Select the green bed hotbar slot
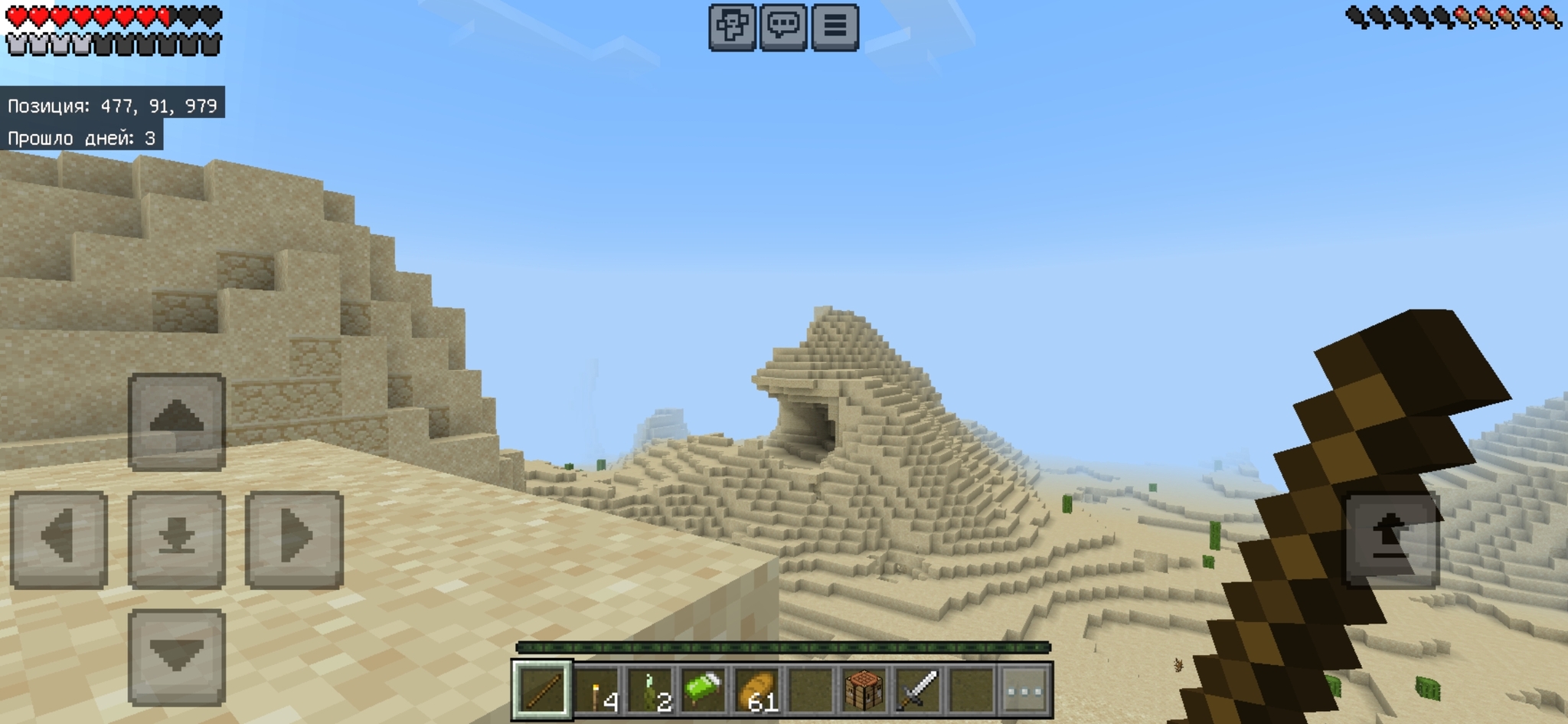Screen dimensions: 1568x724 [x=704, y=690]
